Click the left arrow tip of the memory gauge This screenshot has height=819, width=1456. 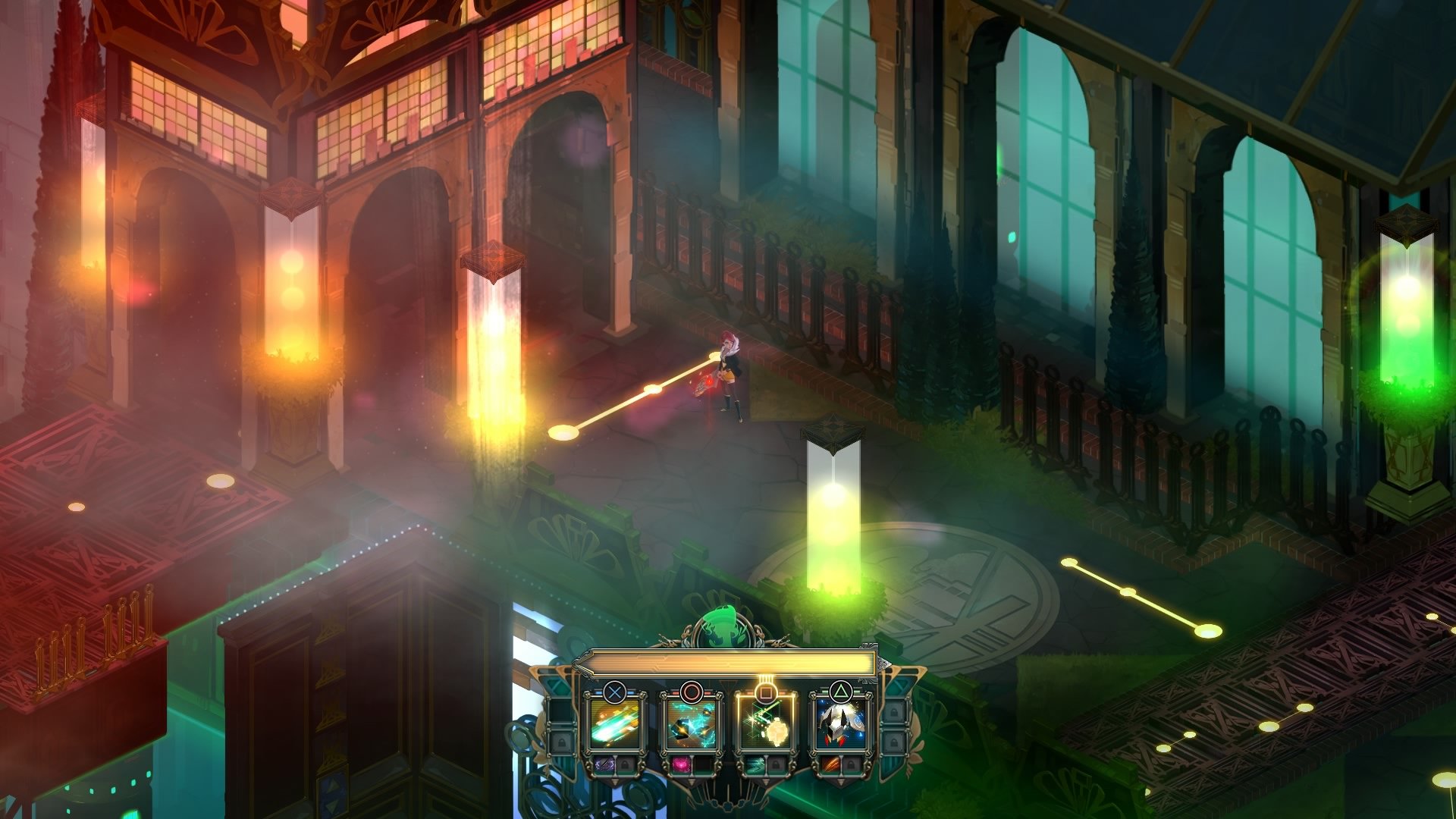pos(579,664)
